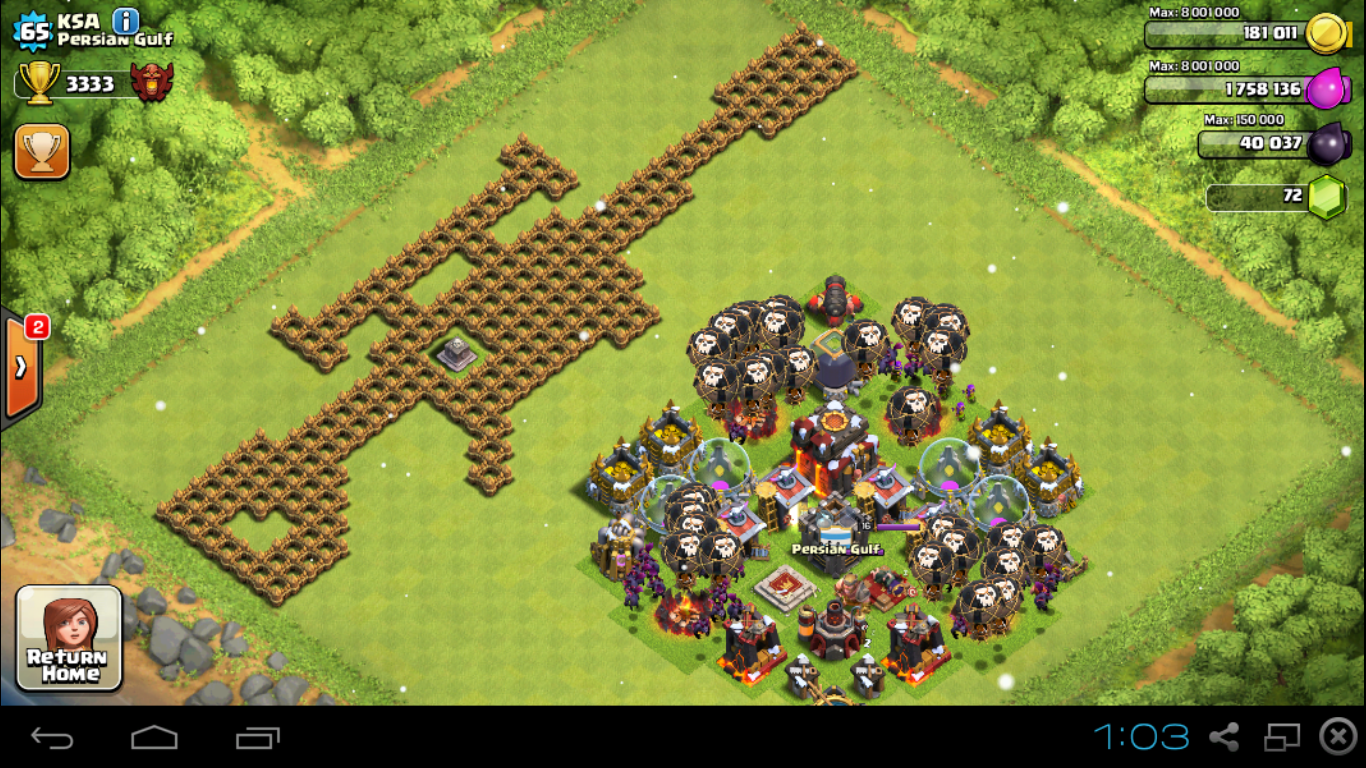The height and width of the screenshot is (768, 1366).
Task: Tap the Return Home button
Action: tap(68, 638)
